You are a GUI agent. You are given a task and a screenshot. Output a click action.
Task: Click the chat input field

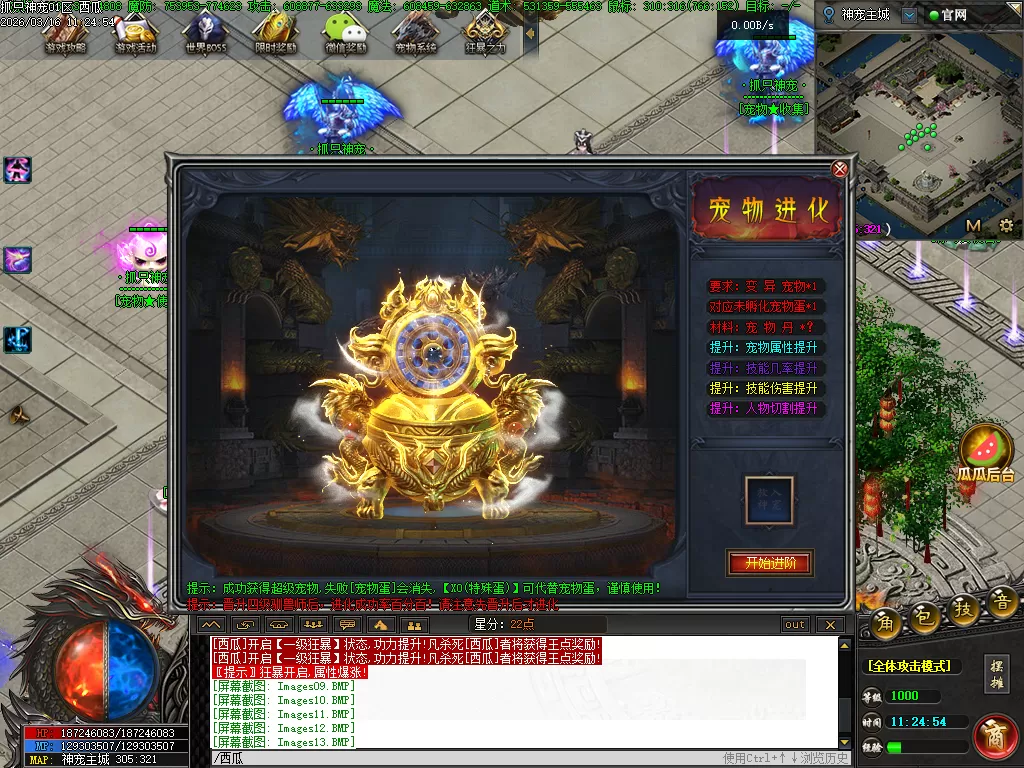coord(460,758)
